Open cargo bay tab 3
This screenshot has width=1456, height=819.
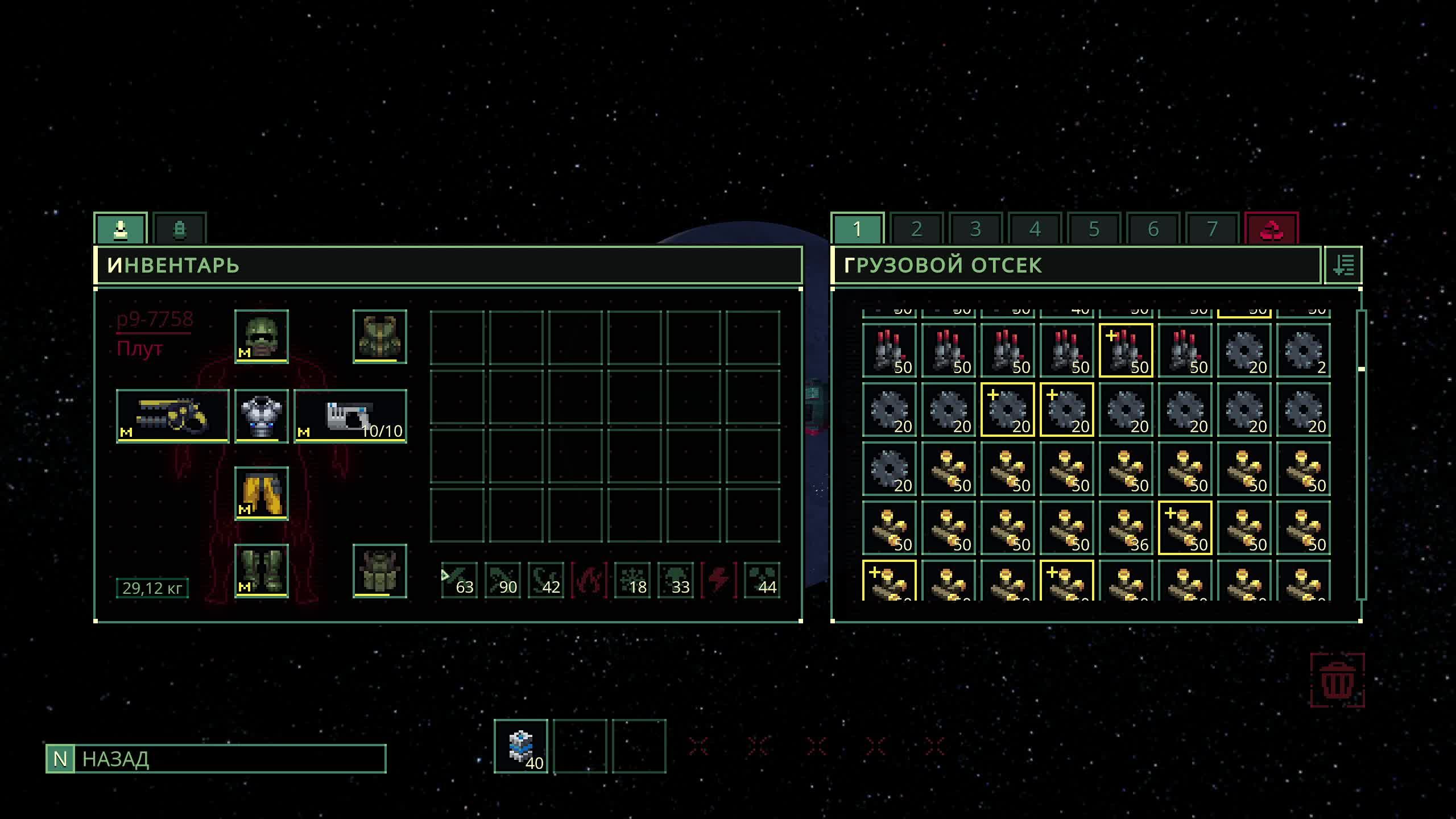[975, 229]
